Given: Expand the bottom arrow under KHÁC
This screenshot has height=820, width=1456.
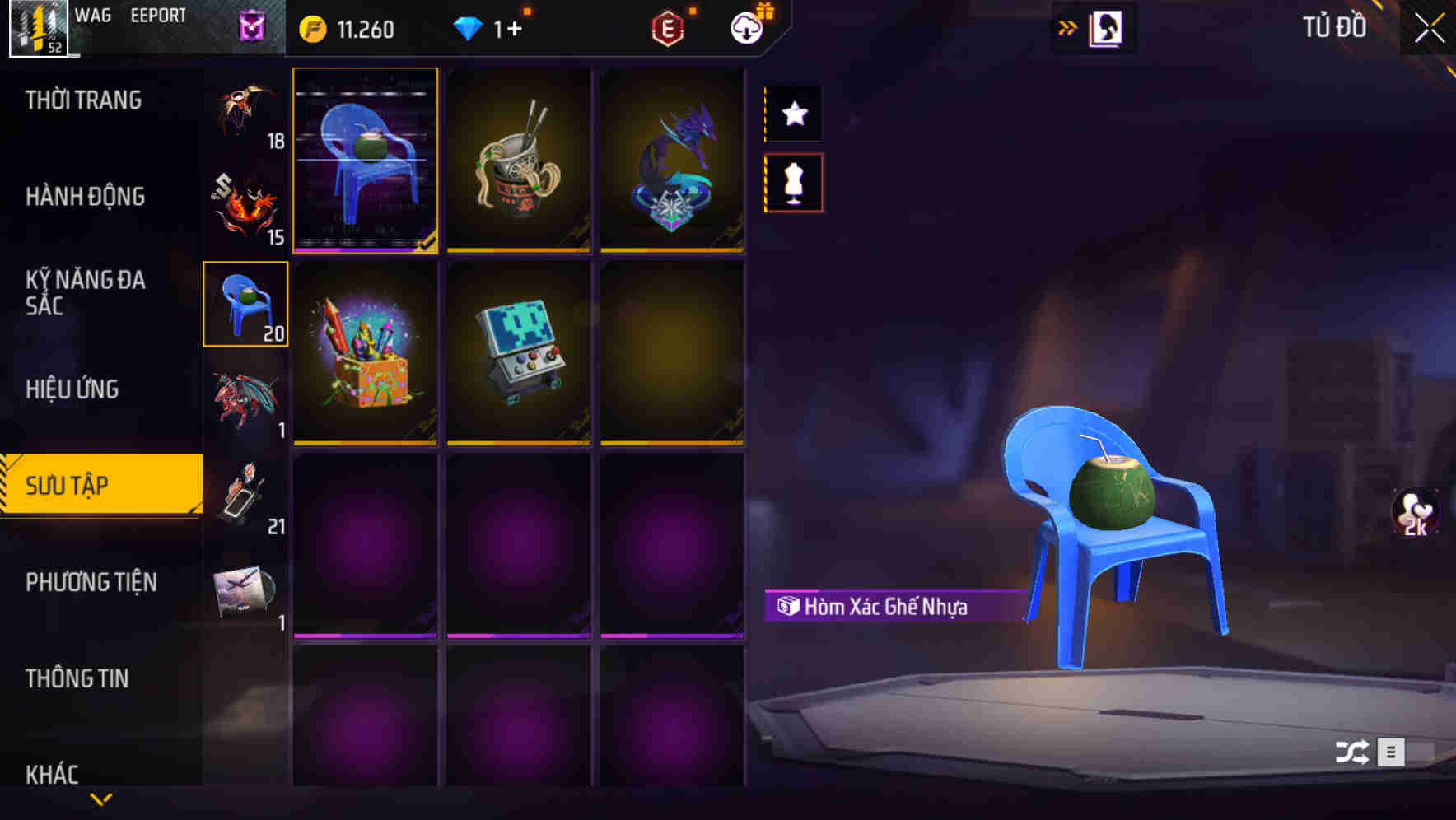Looking at the screenshot, I should [x=101, y=798].
